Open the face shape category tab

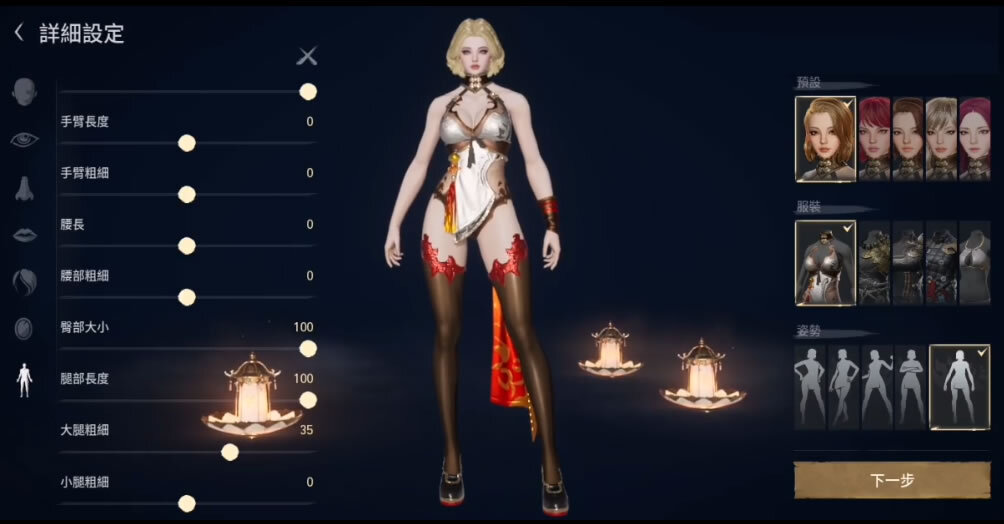(x=25, y=92)
